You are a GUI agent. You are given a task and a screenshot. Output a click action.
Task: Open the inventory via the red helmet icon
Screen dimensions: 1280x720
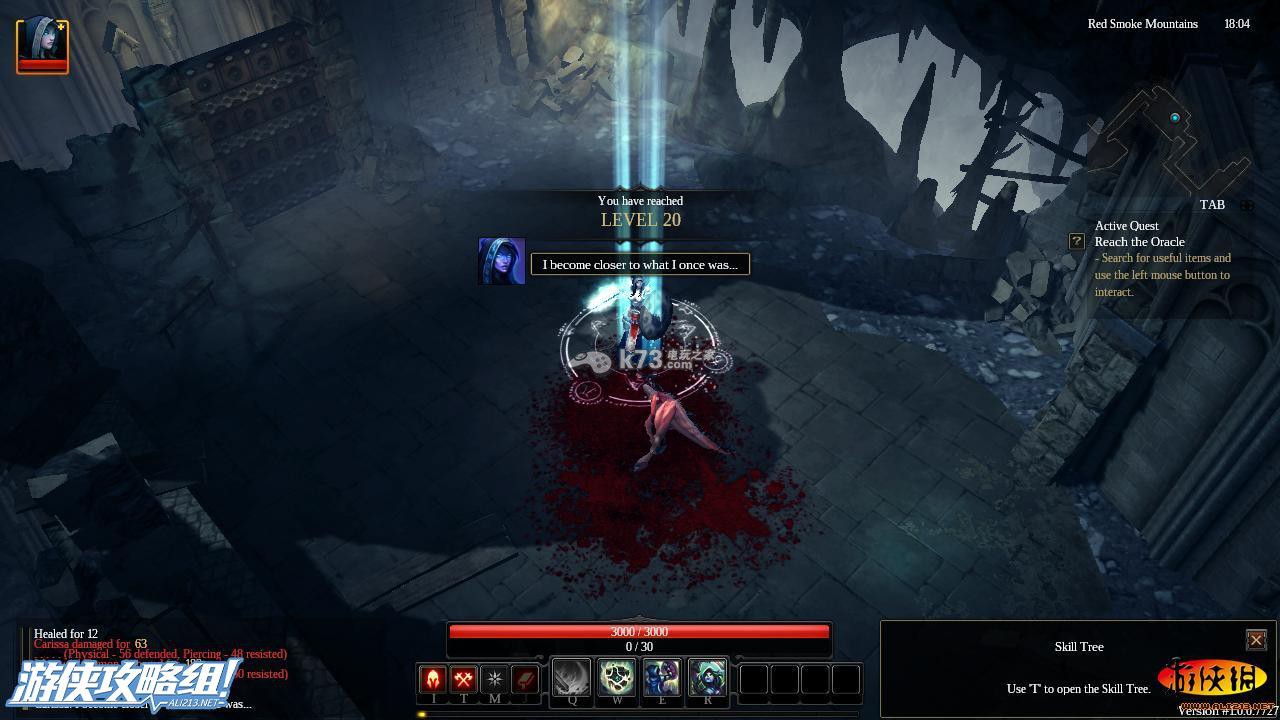pyautogui.click(x=433, y=680)
